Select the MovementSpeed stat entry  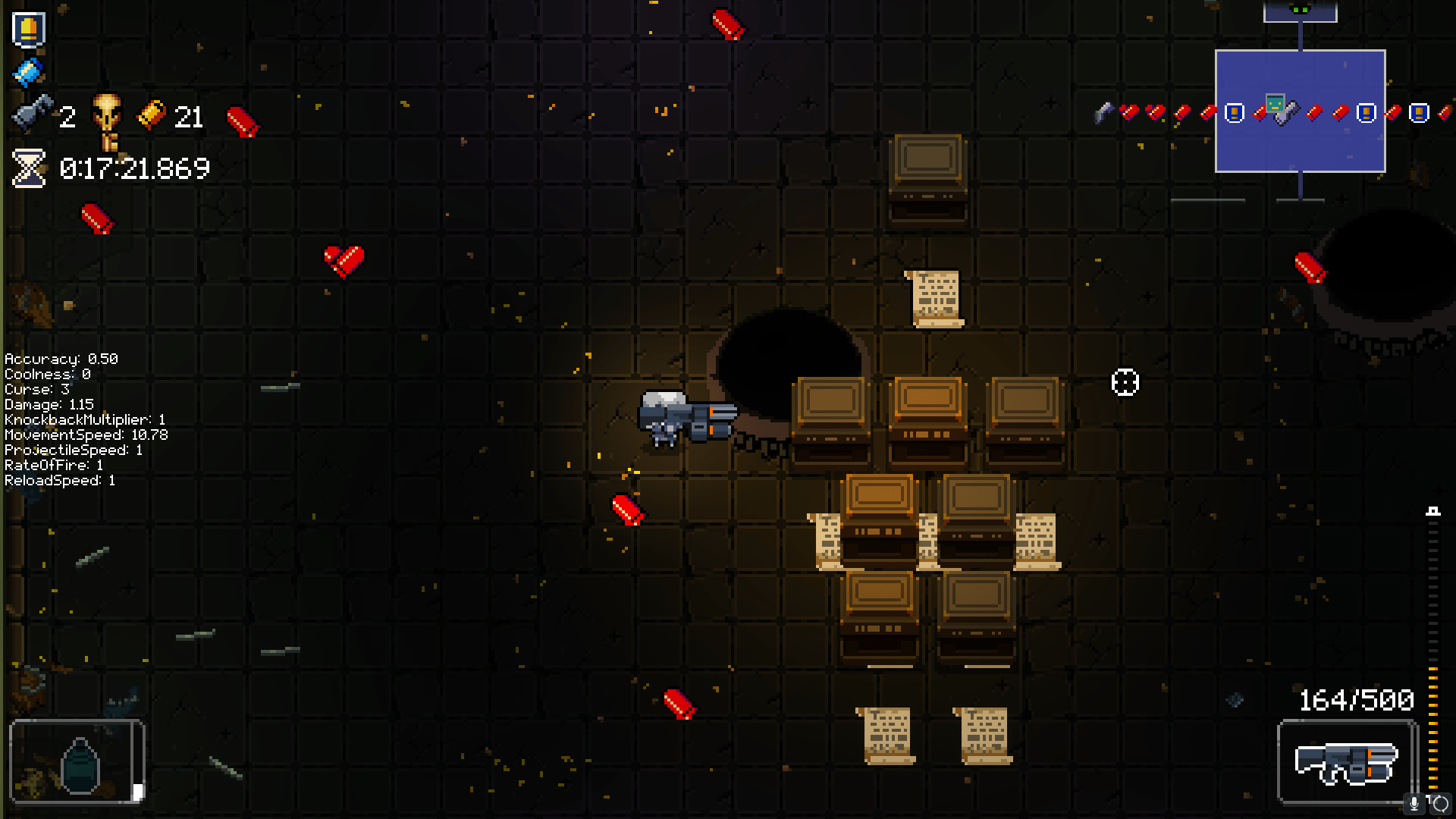point(86,435)
